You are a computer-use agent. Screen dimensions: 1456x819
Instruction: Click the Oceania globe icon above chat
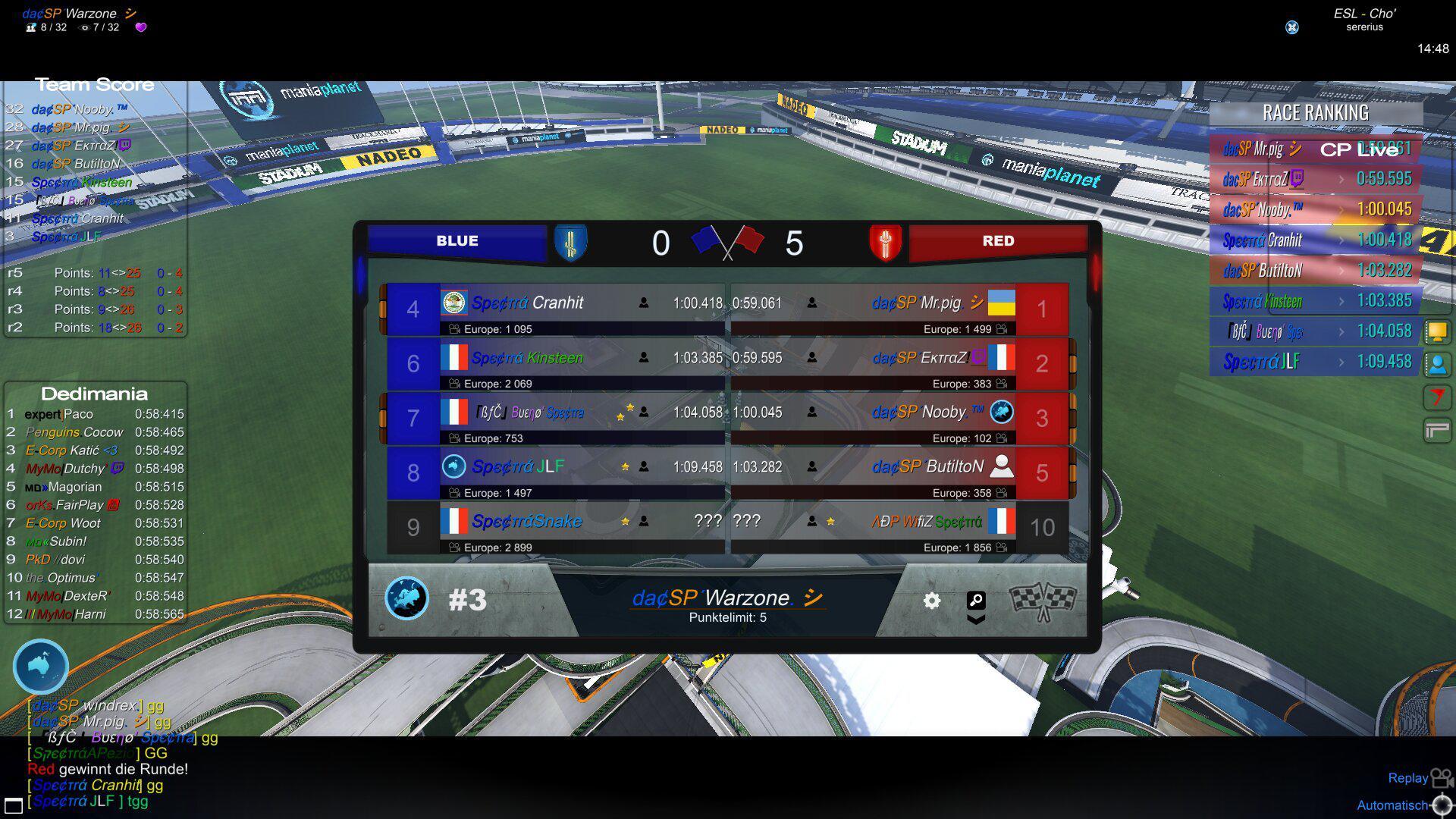[x=41, y=667]
